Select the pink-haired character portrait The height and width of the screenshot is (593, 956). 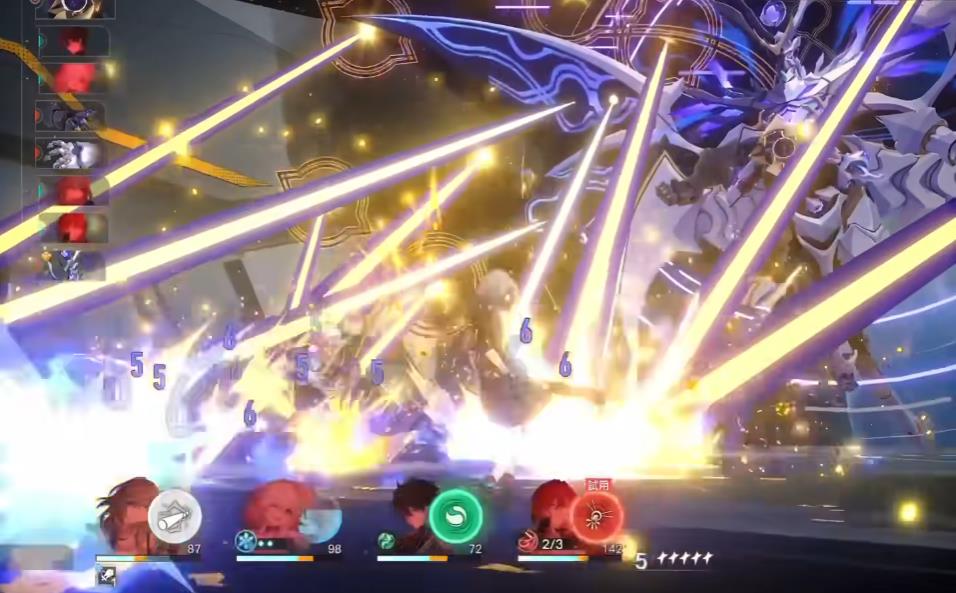click(279, 512)
